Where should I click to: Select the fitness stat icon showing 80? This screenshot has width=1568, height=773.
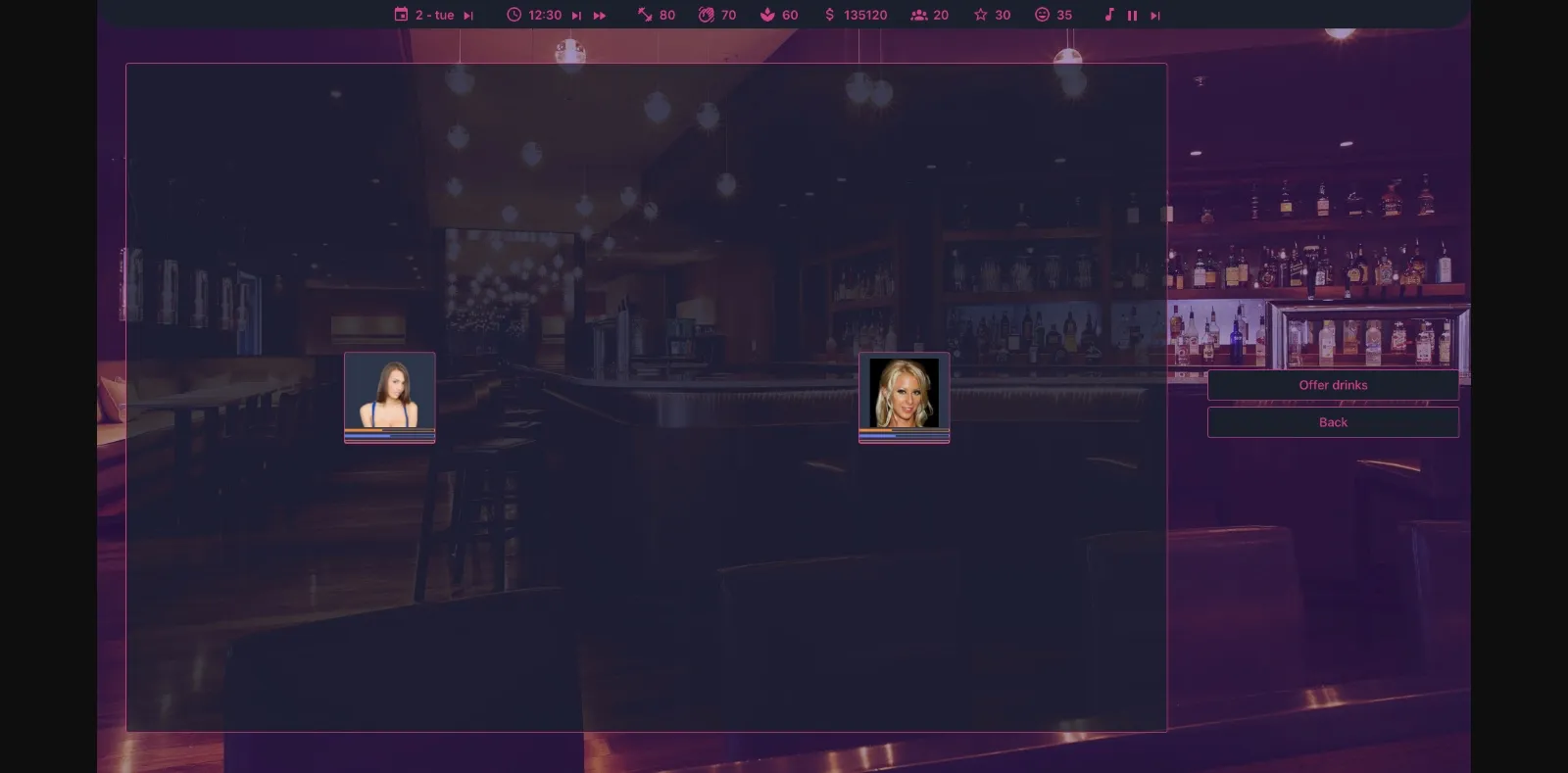pyautogui.click(x=644, y=15)
